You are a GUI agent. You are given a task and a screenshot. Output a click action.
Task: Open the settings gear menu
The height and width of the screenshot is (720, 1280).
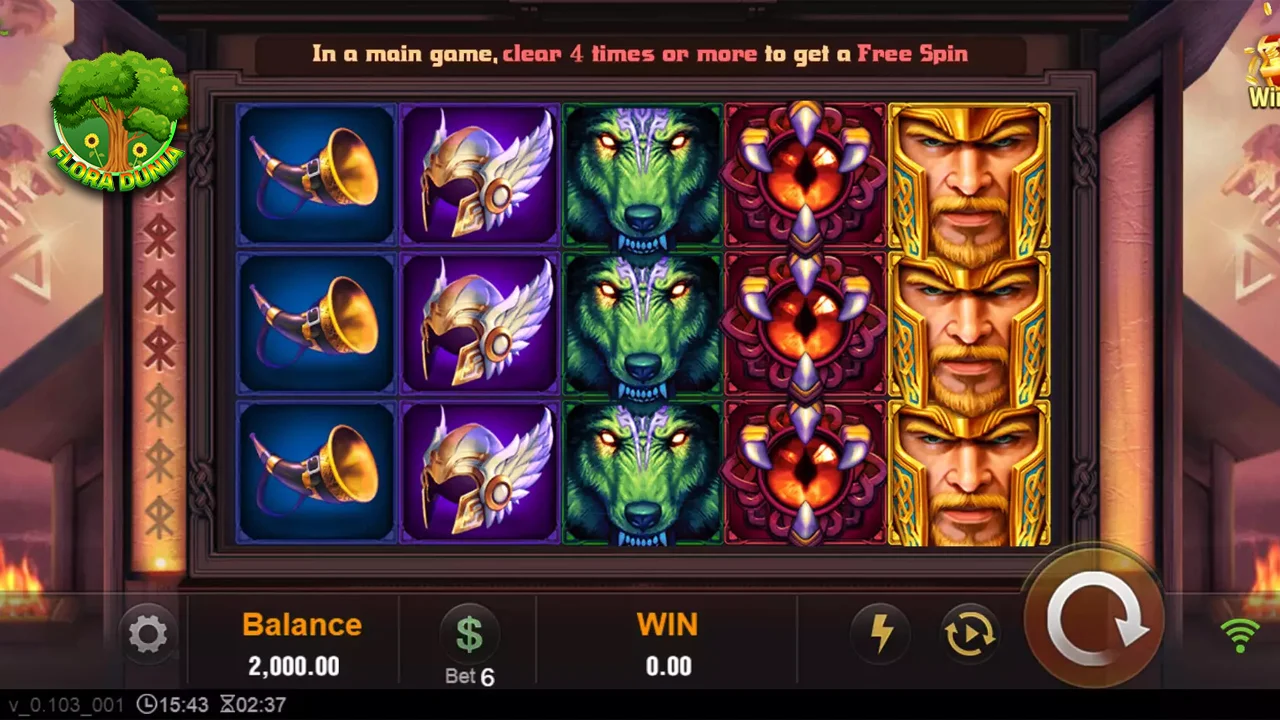click(148, 633)
